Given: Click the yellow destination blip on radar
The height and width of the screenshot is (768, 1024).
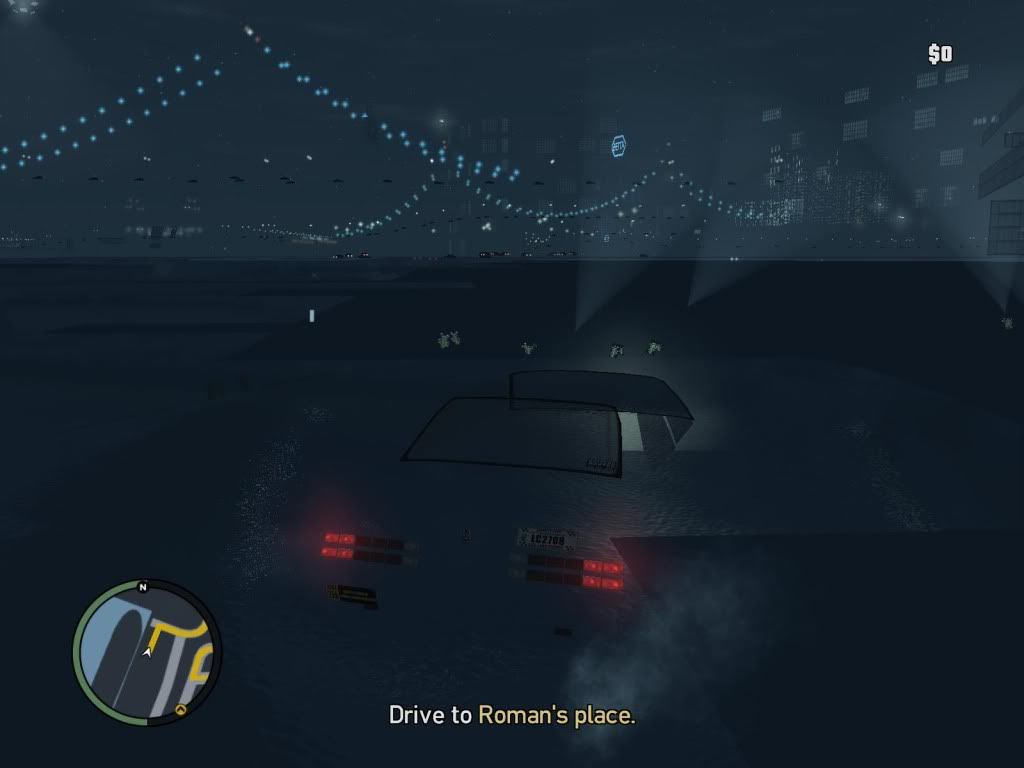Looking at the screenshot, I should pos(182,711).
